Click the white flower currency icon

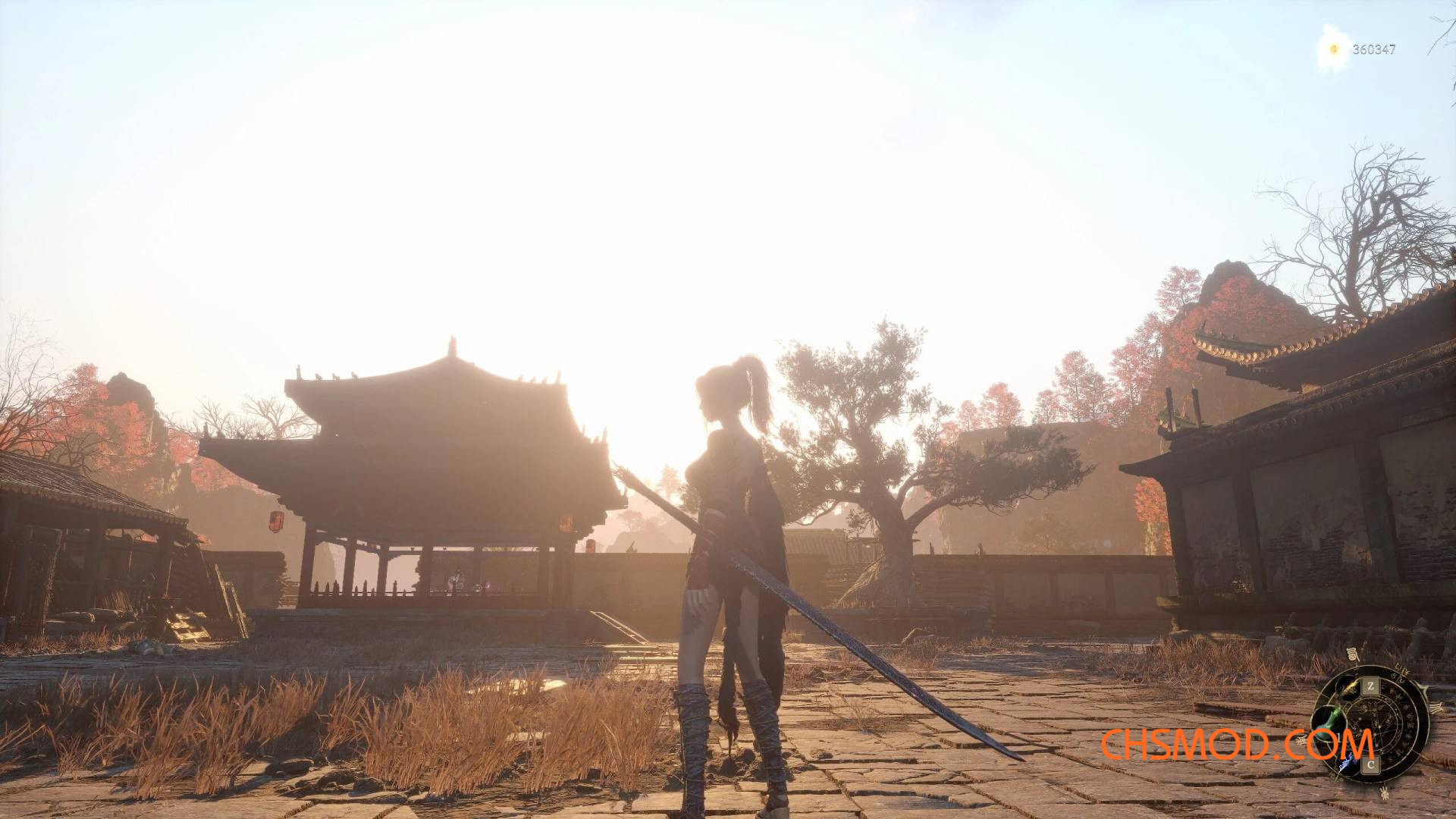(x=1335, y=50)
